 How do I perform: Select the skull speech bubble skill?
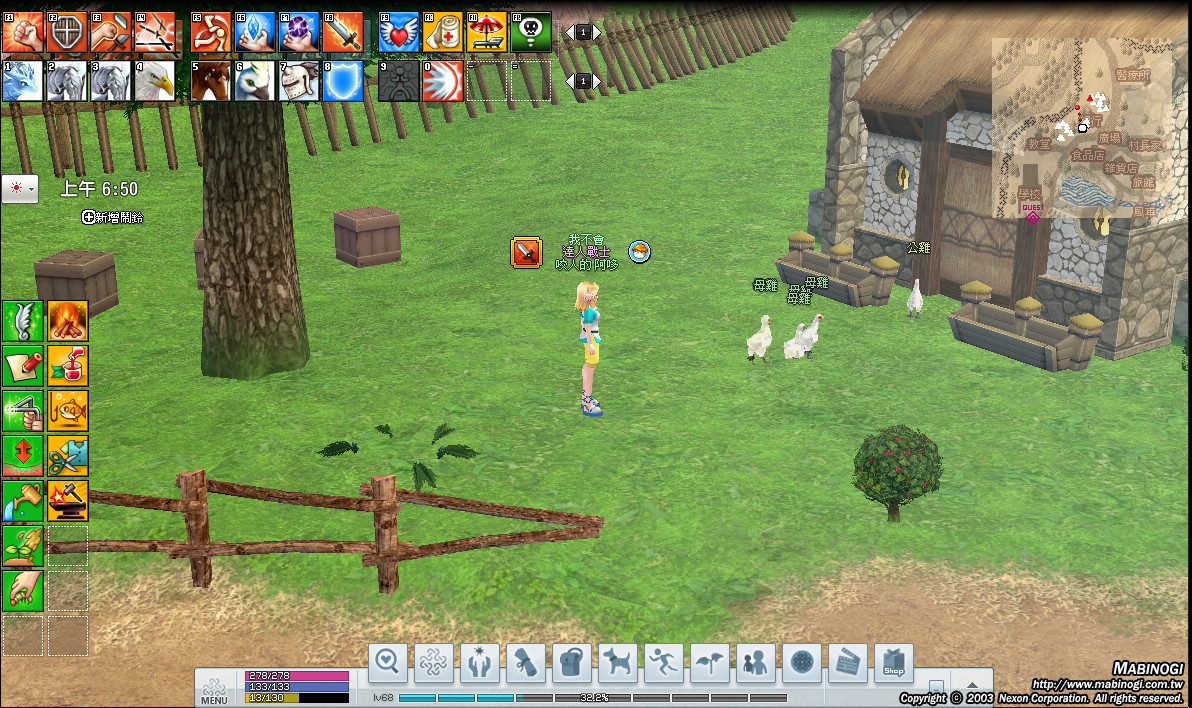(x=531, y=32)
